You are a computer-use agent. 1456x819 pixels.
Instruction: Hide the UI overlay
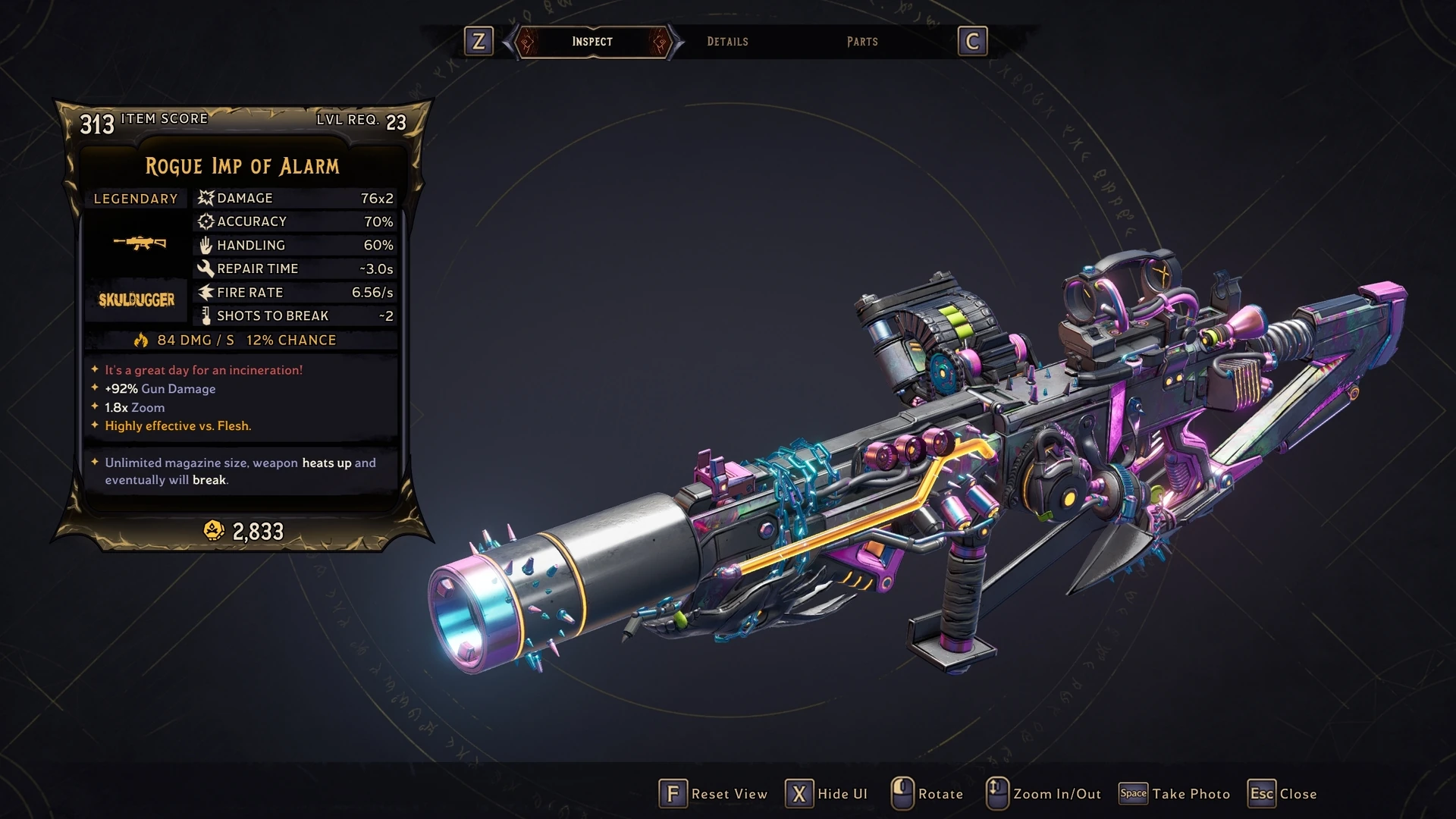(x=827, y=794)
